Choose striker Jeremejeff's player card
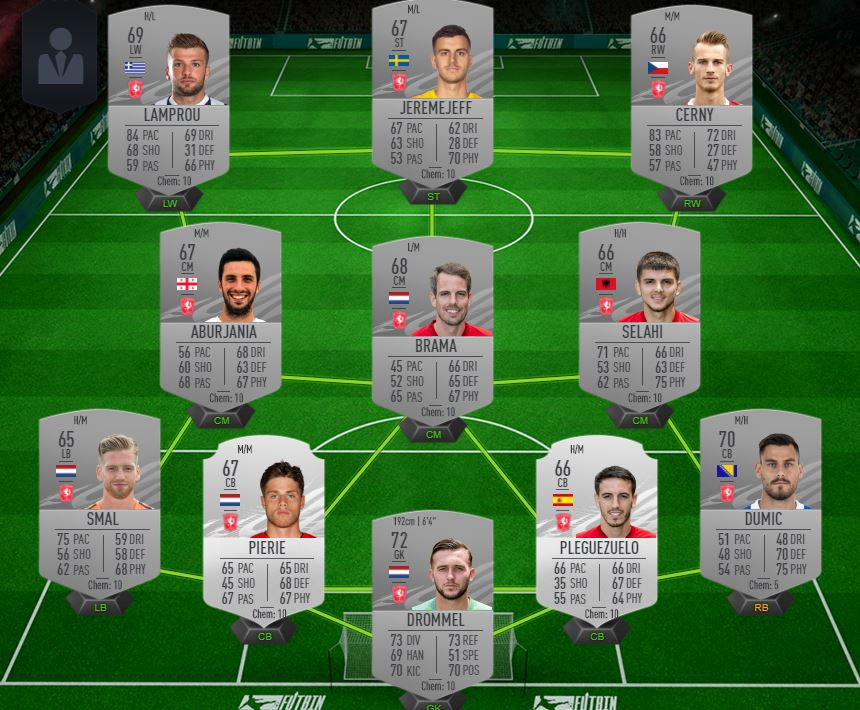 click(x=432, y=95)
